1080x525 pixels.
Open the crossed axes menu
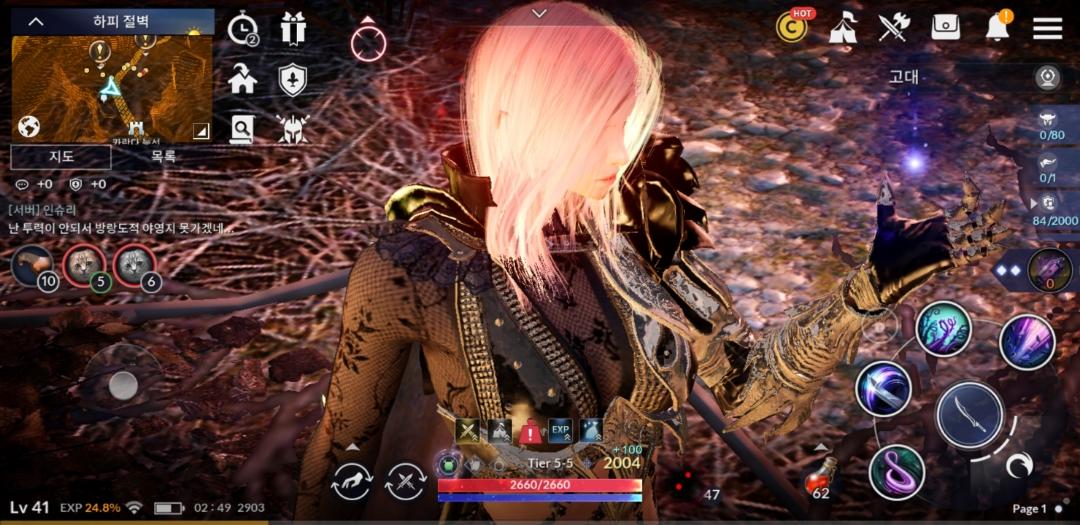(894, 28)
